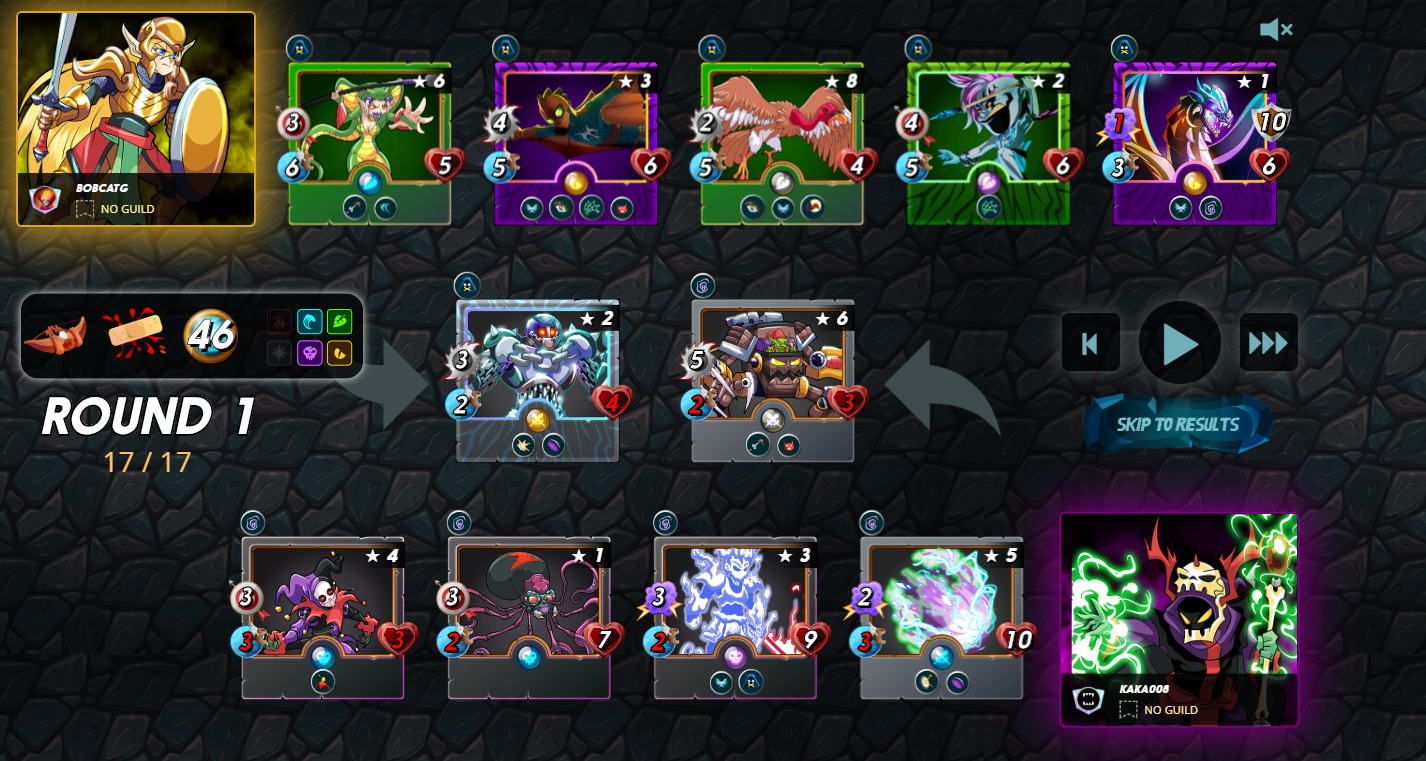Select the red jester skeleton card

tap(322, 615)
